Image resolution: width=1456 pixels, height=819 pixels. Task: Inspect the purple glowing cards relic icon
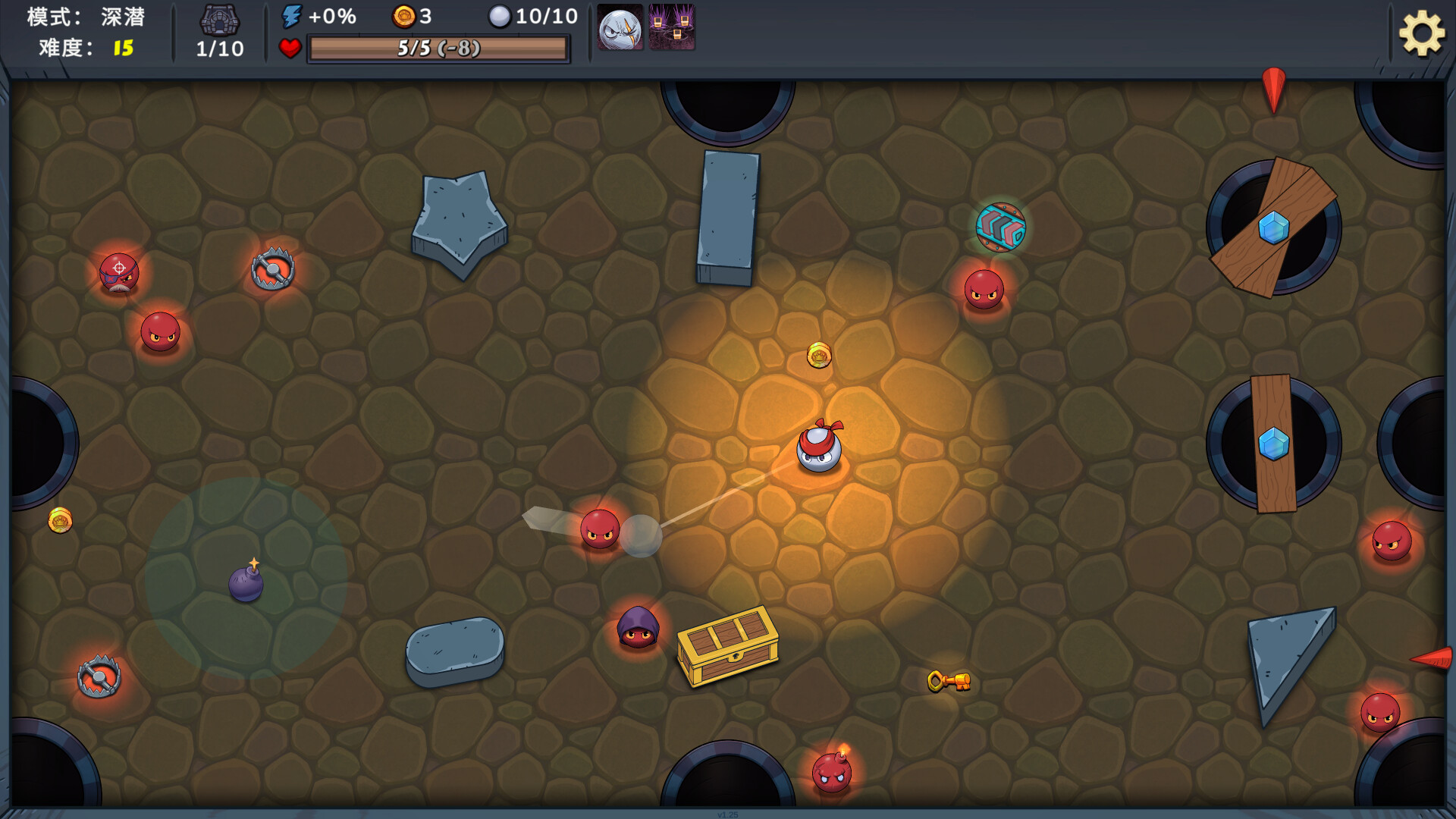point(672,27)
